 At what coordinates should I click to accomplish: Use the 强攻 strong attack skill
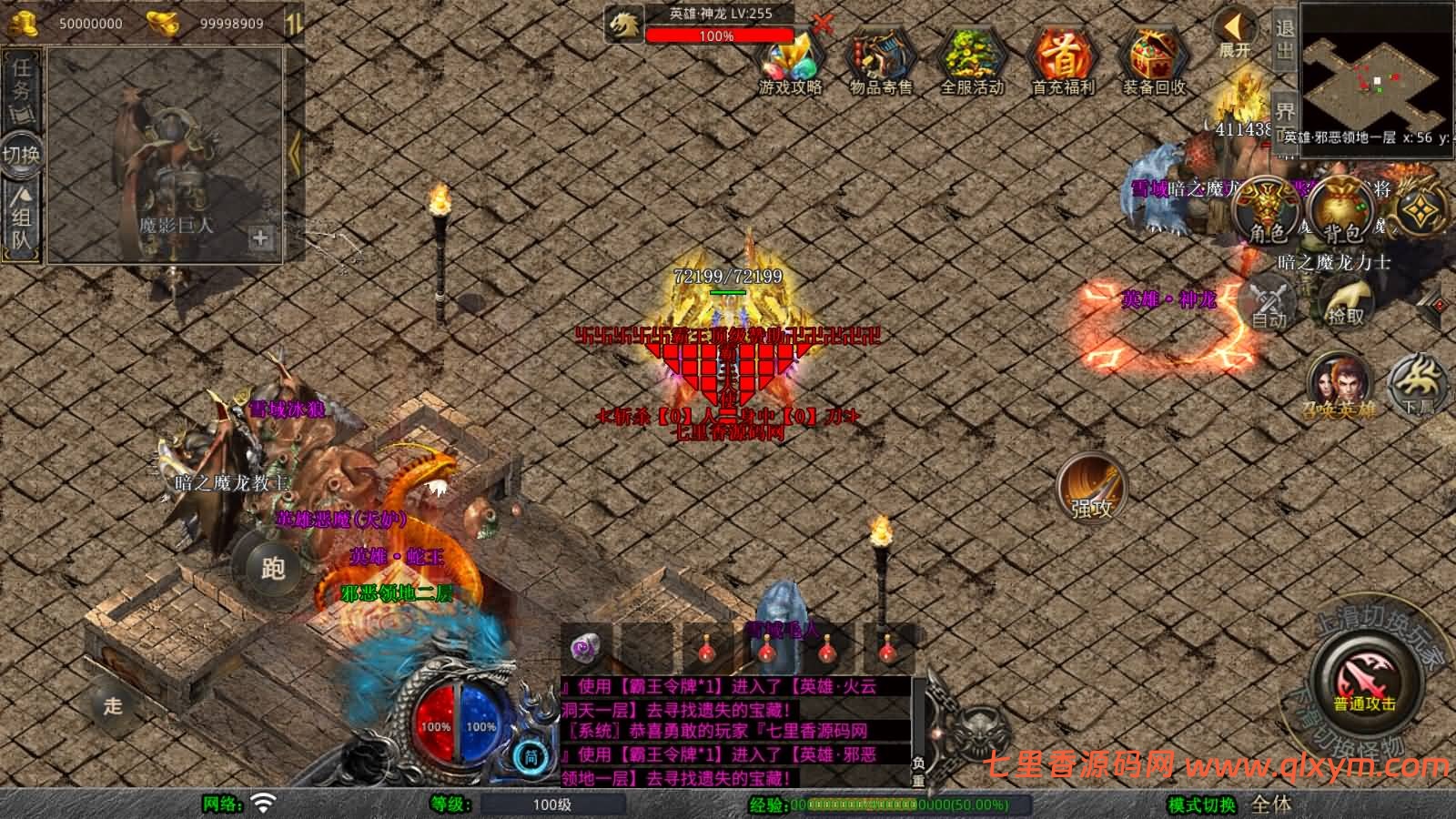click(1092, 488)
